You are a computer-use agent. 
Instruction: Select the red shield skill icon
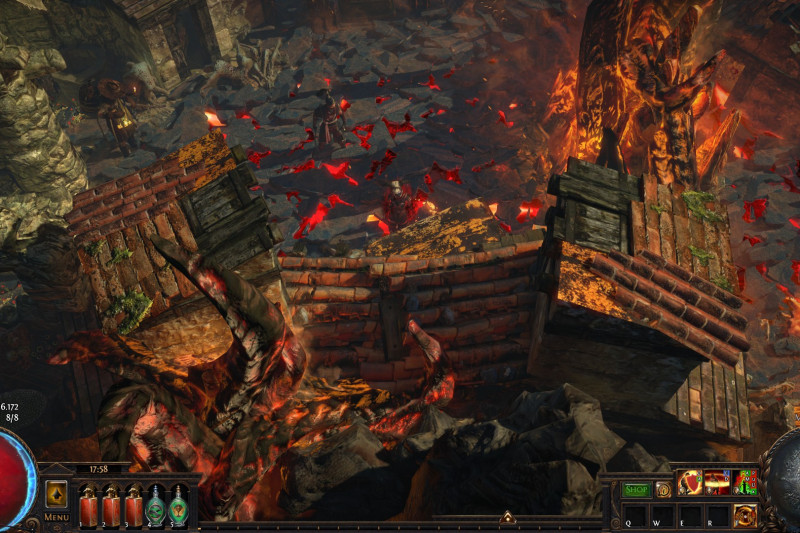pos(690,483)
